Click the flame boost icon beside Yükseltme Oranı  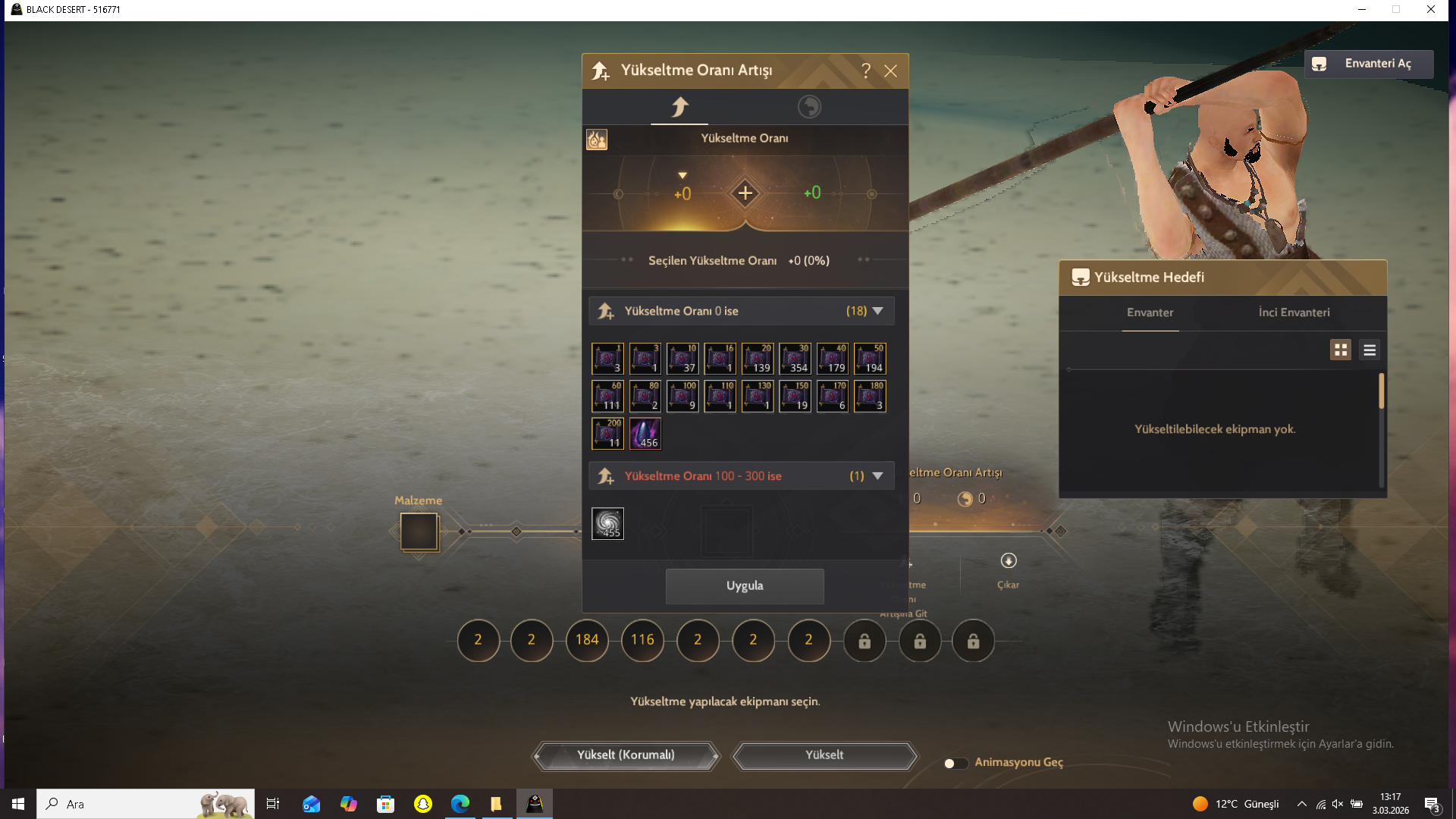tap(597, 139)
